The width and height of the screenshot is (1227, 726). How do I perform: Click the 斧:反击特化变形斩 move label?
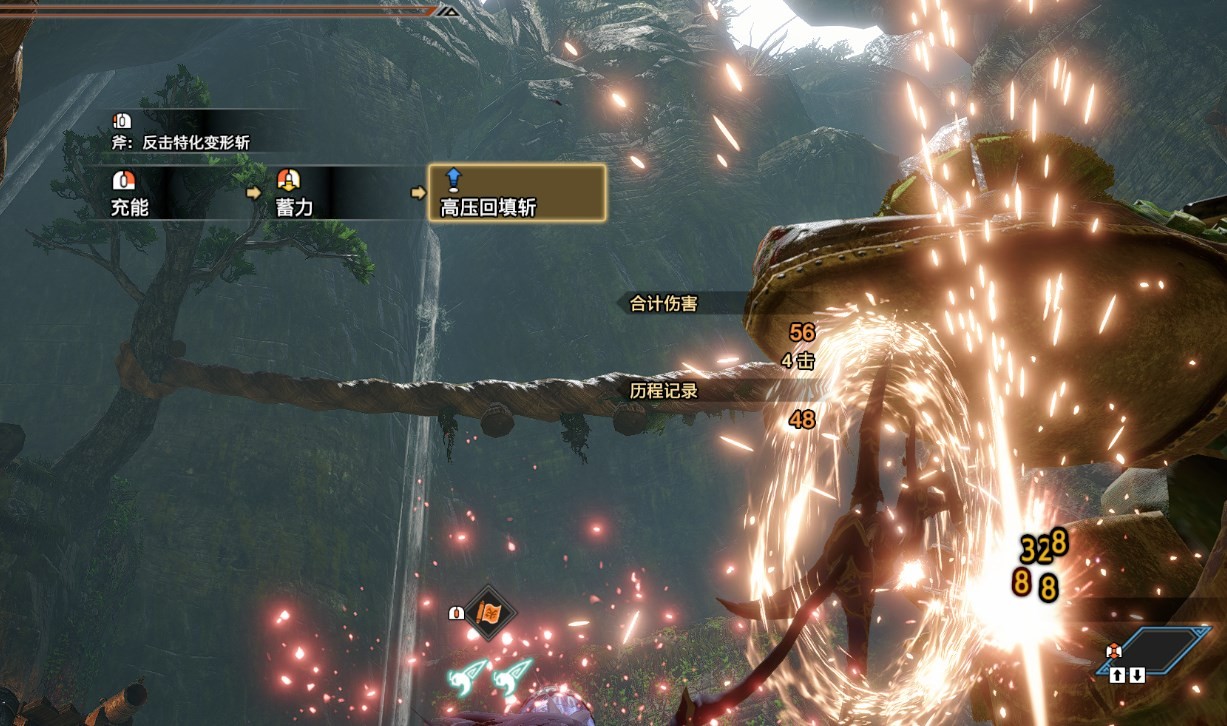pyautogui.click(x=181, y=143)
